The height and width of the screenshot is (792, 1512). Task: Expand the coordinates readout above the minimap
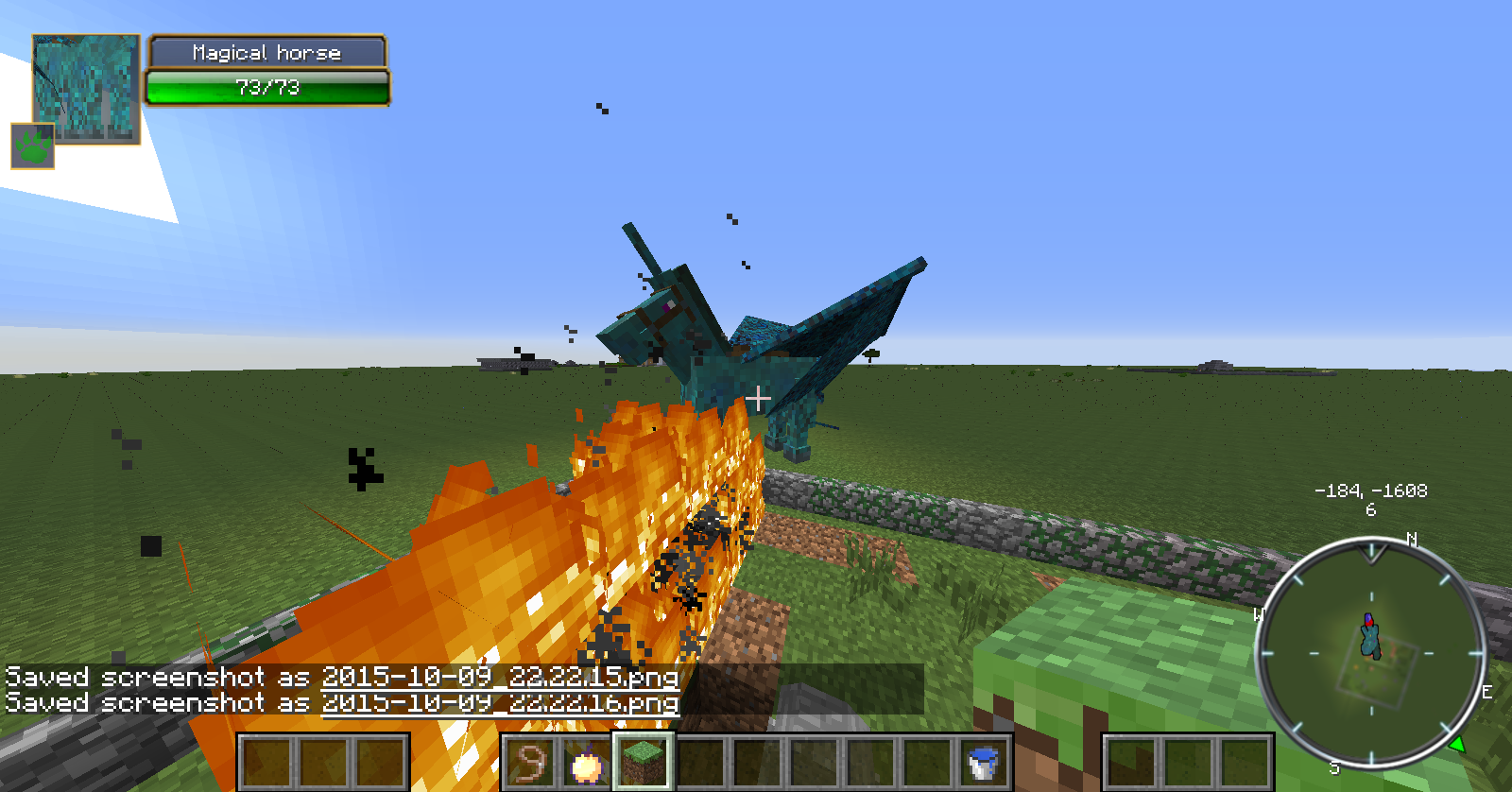pos(1372,491)
